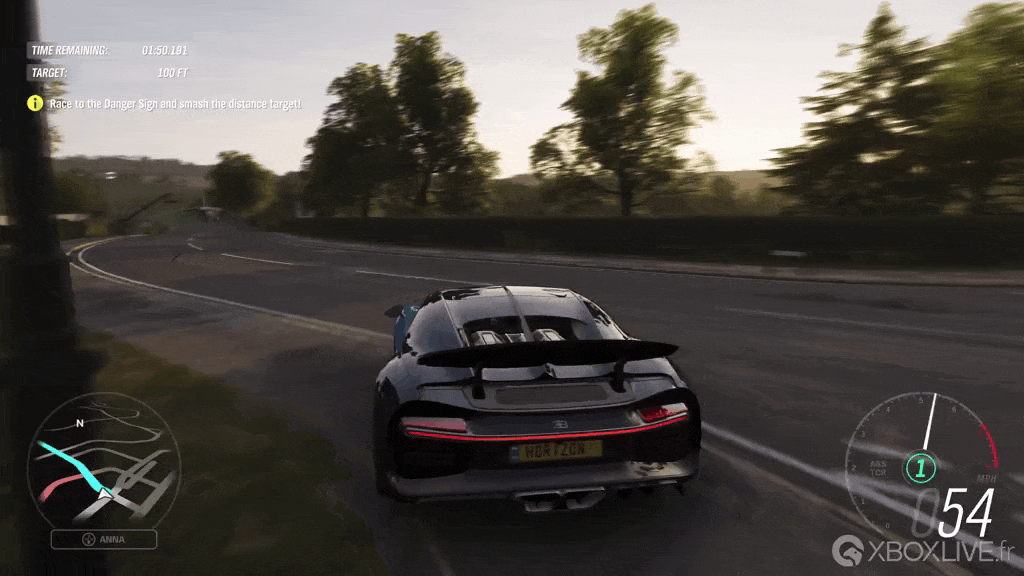Click the XBOXLIVE.fr watermark logo
1024x576 pixels.
924,550
